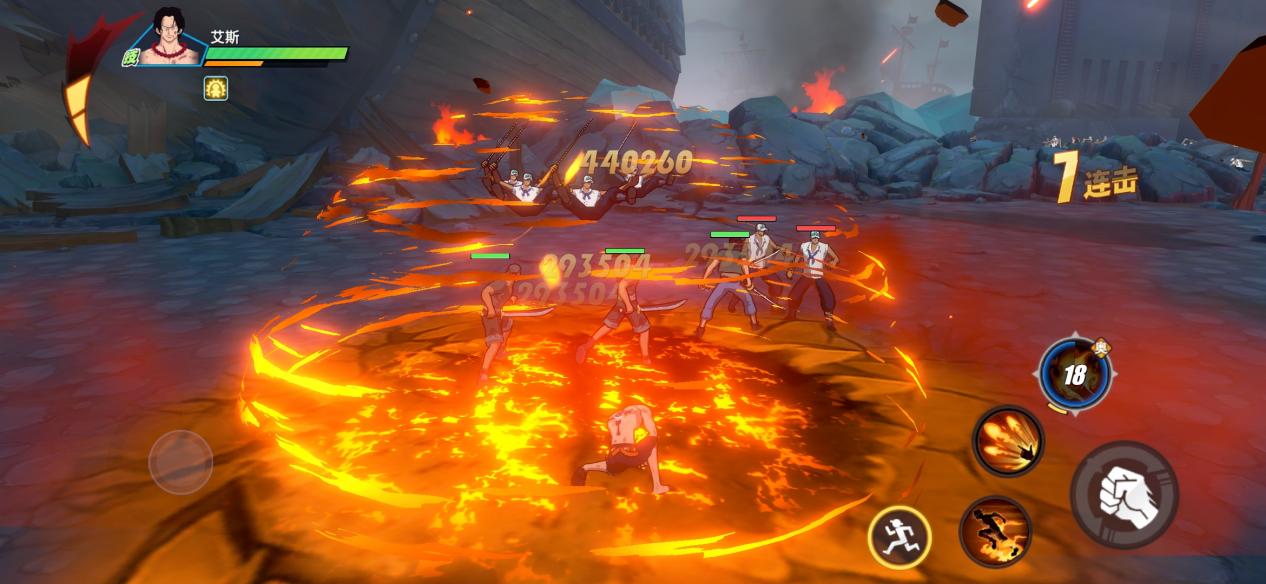Trigger the running dodge button

(x=899, y=537)
